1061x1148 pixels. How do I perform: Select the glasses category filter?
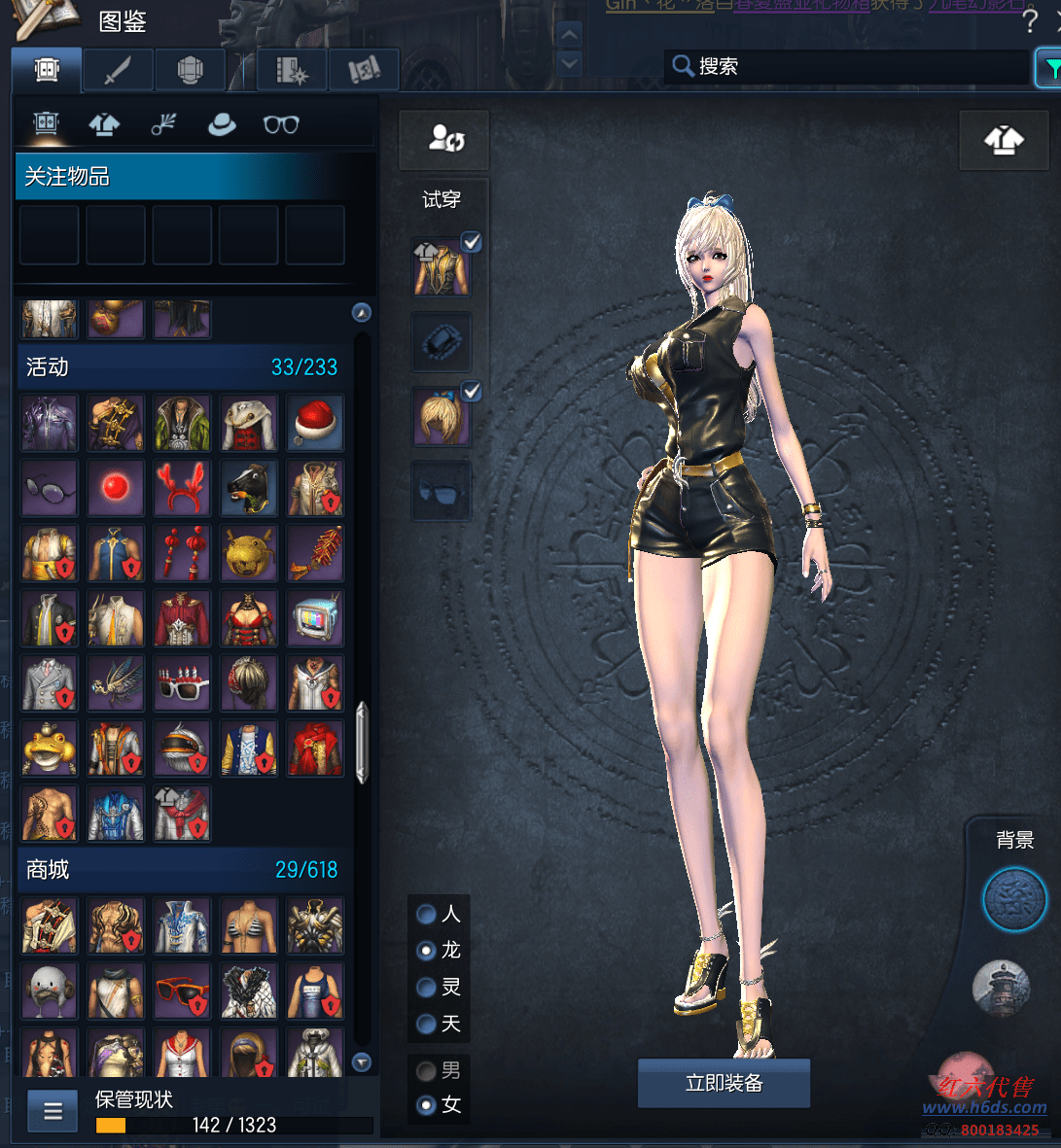tap(281, 124)
